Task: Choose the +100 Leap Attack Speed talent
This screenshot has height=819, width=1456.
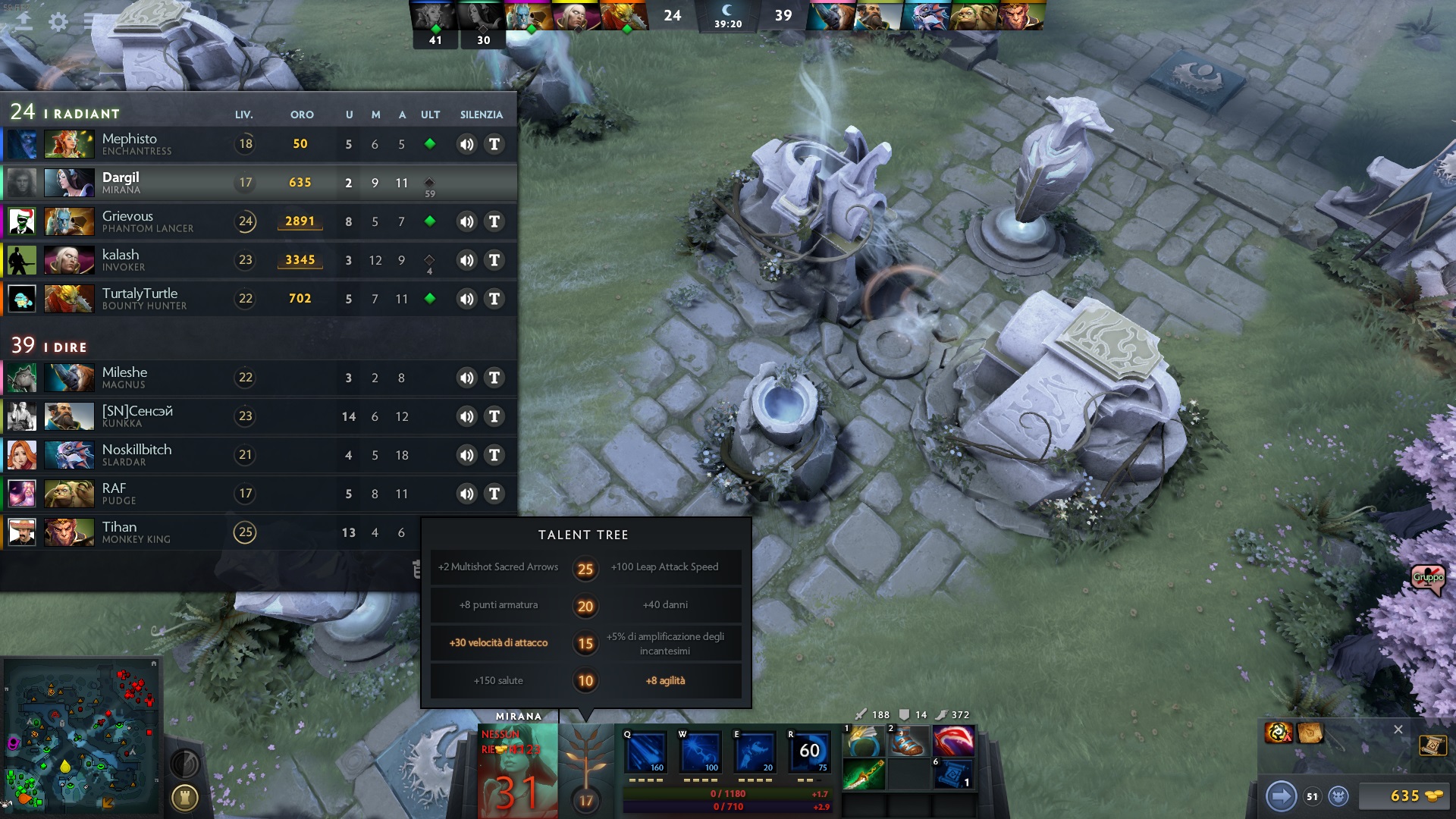Action: [665, 567]
